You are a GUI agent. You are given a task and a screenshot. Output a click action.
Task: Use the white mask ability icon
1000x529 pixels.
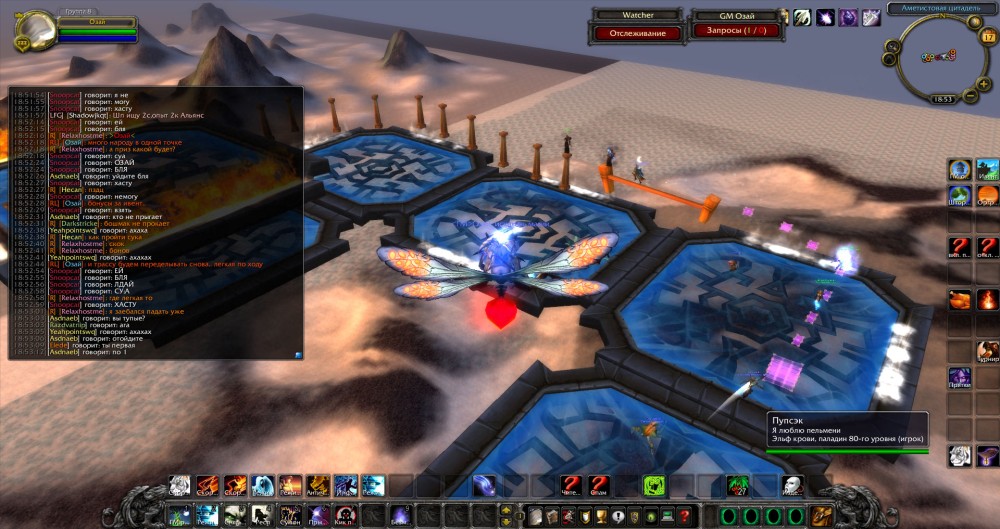pyautogui.click(x=792, y=486)
